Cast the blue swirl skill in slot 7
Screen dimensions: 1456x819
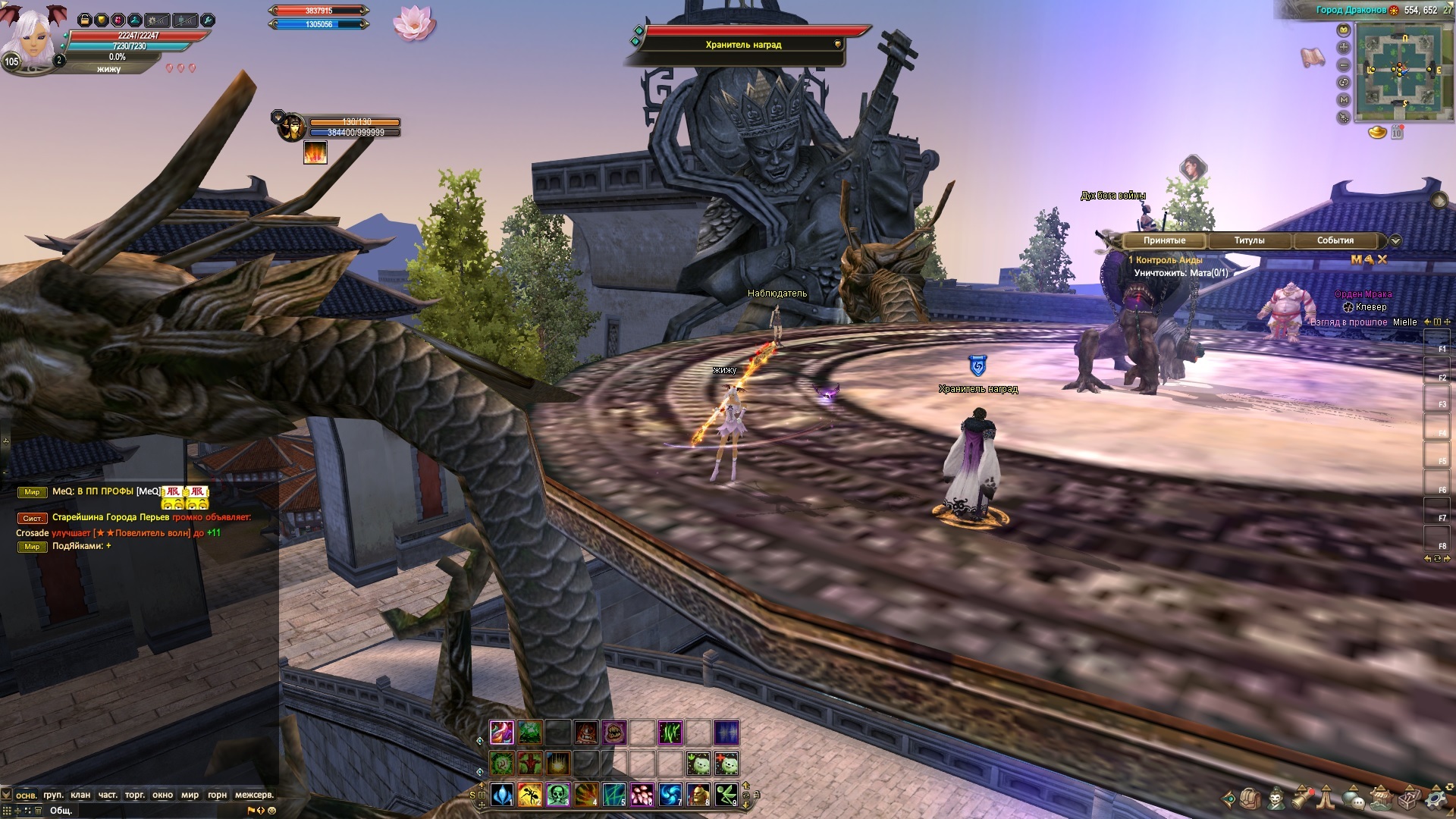coord(670,794)
